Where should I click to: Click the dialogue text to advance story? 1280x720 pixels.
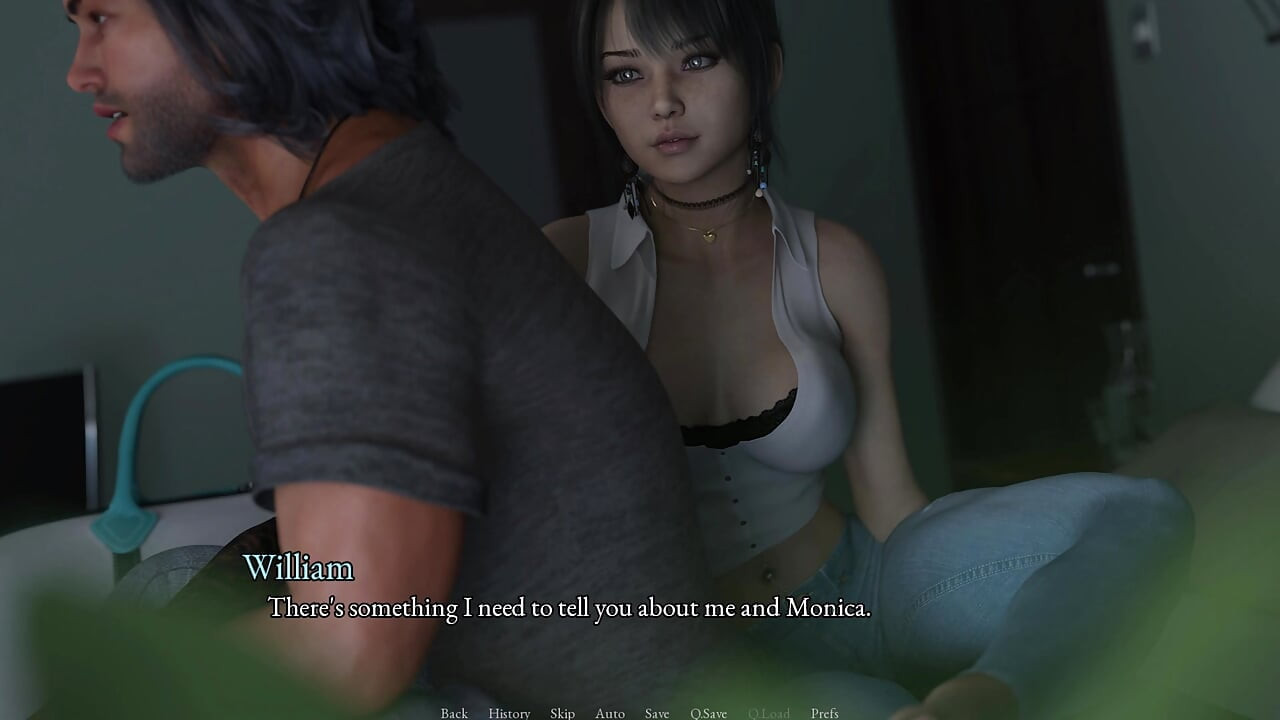coord(570,607)
